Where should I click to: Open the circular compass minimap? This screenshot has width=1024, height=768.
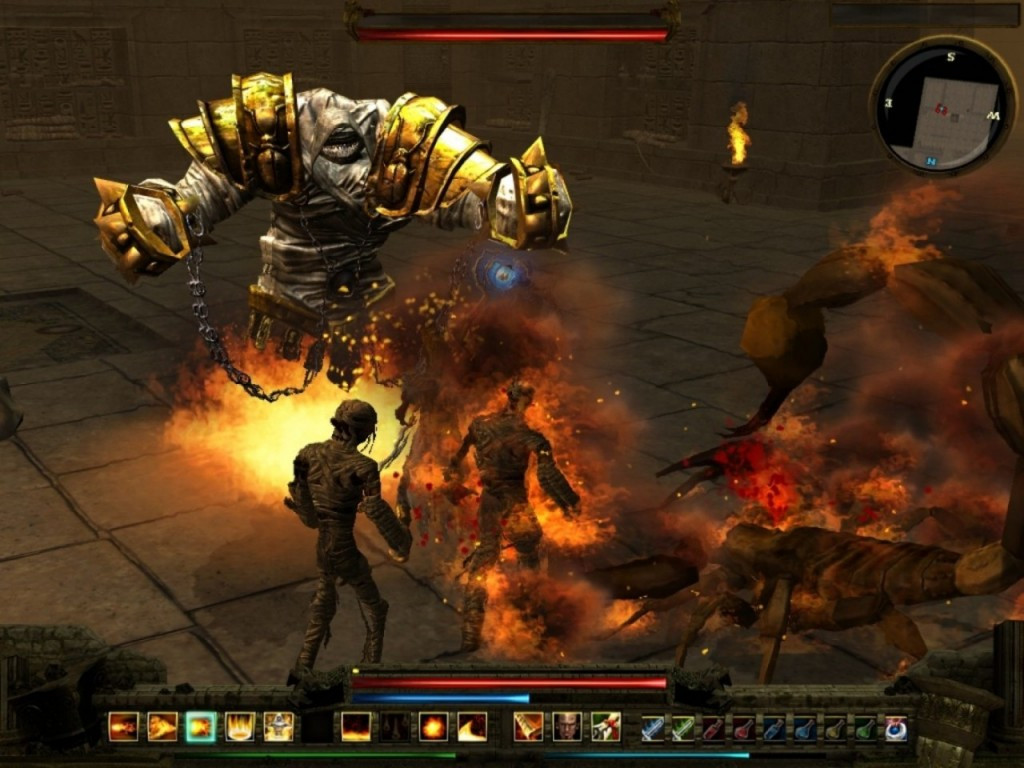coord(937,106)
